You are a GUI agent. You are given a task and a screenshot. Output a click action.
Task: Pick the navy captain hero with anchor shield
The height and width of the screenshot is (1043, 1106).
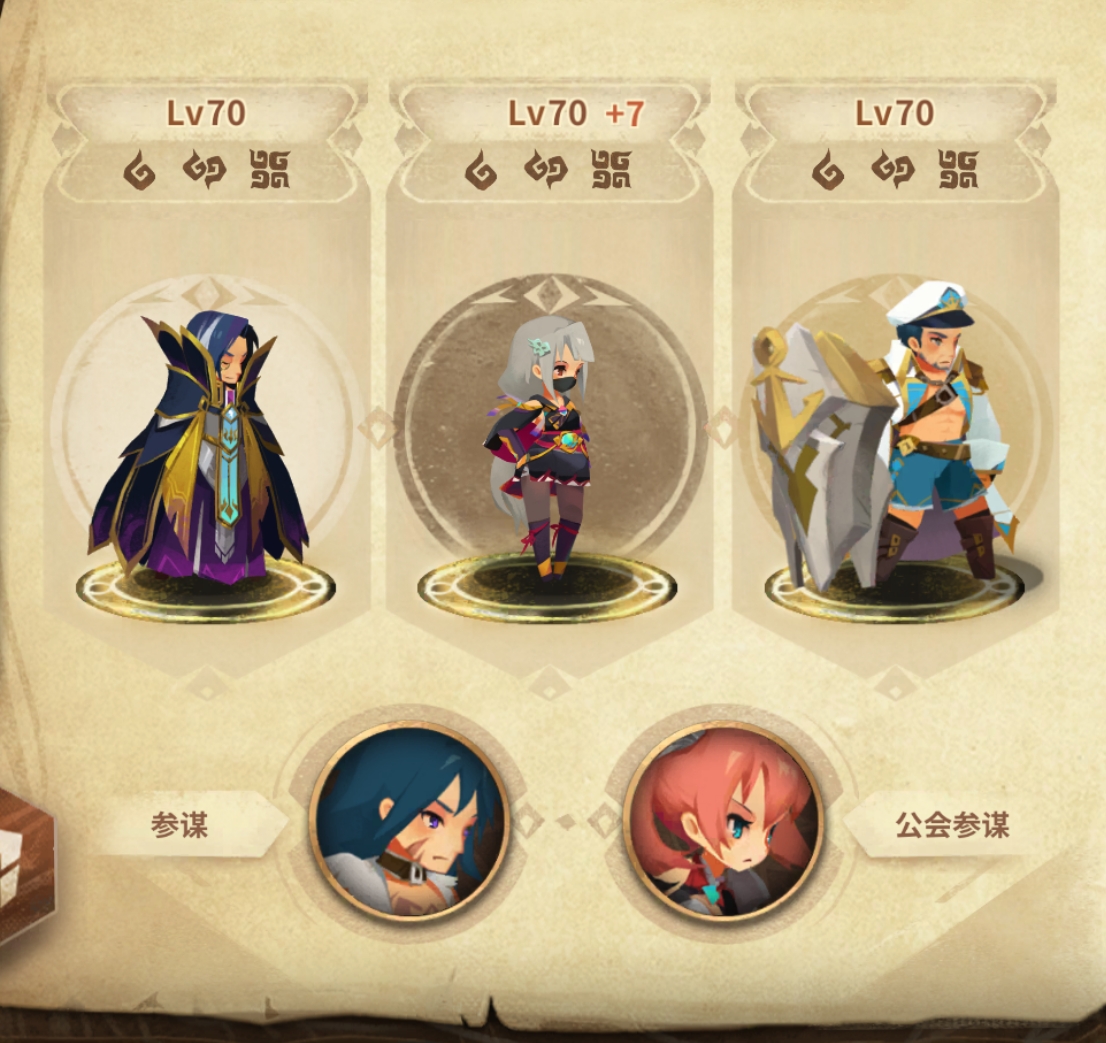(x=893, y=450)
